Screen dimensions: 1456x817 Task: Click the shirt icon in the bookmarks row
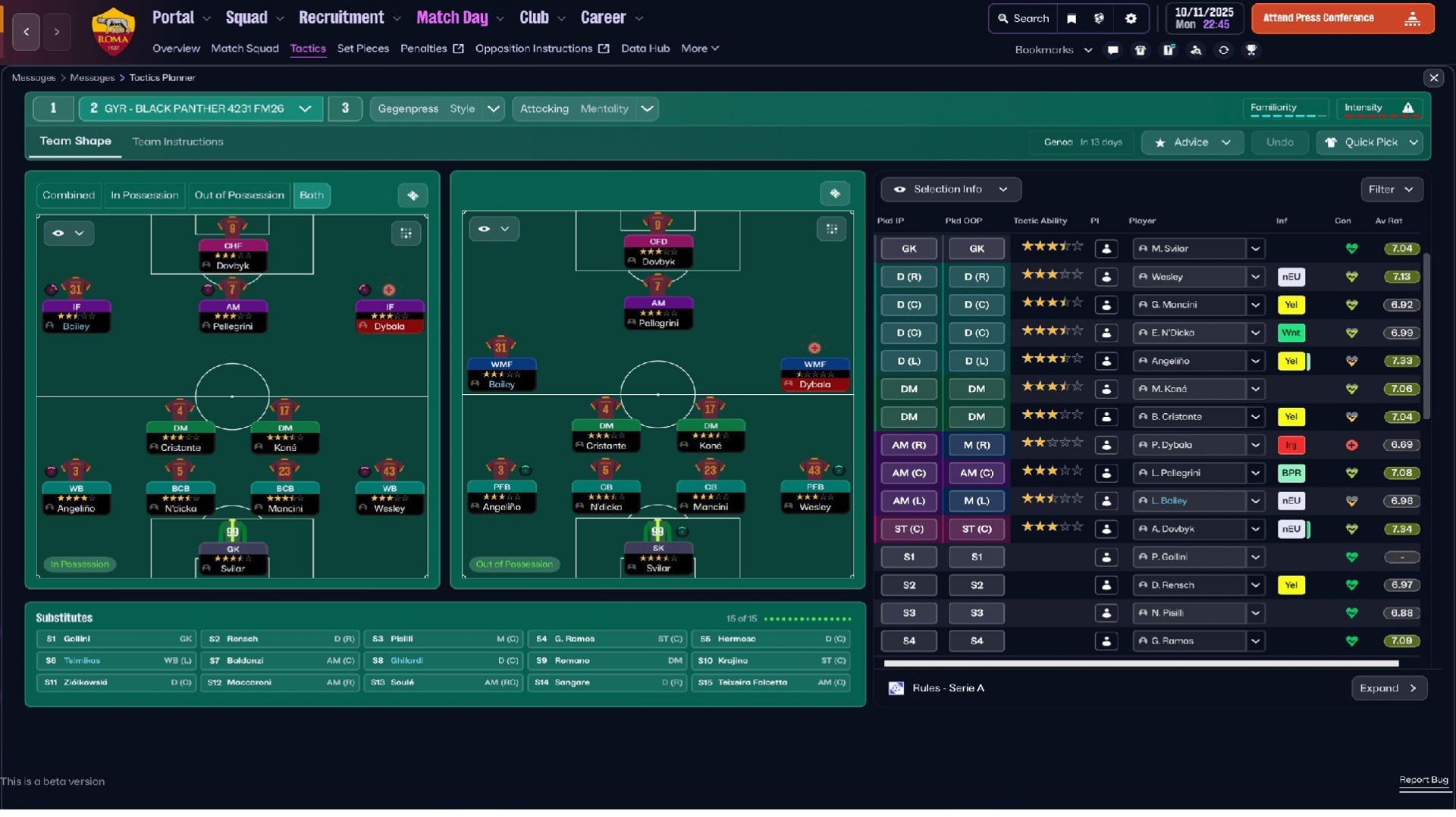pos(1140,49)
